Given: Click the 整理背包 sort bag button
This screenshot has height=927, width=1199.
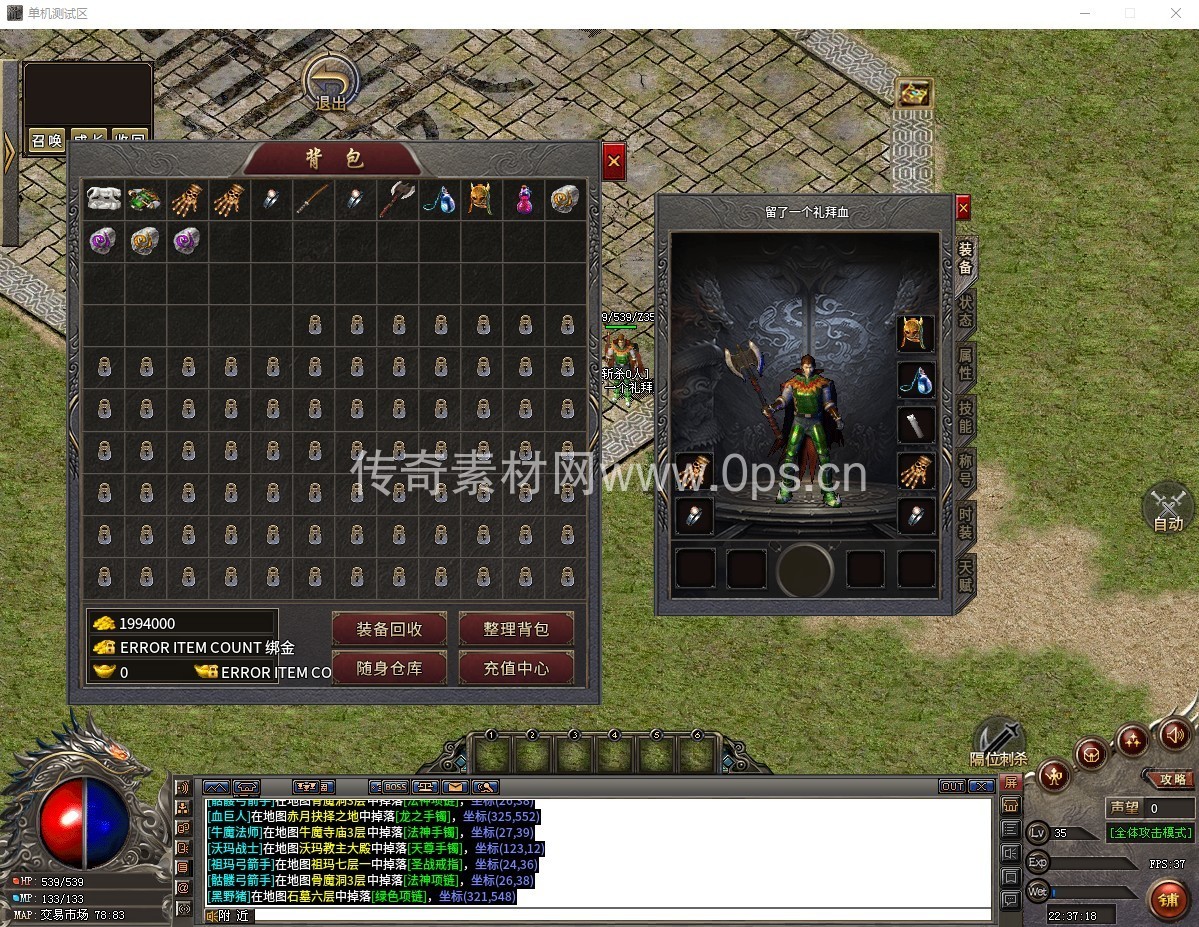Looking at the screenshot, I should tap(516, 629).
